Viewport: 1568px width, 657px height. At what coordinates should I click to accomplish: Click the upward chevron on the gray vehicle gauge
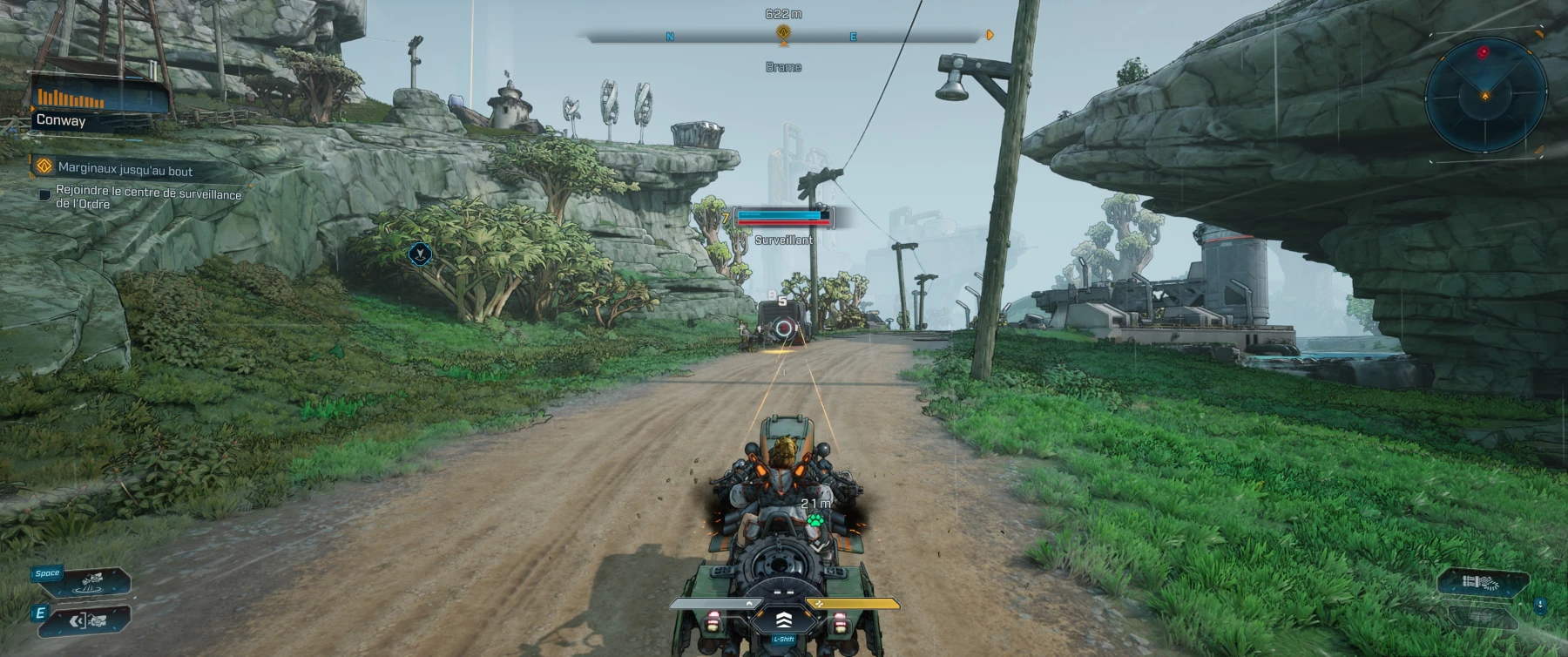(x=750, y=603)
